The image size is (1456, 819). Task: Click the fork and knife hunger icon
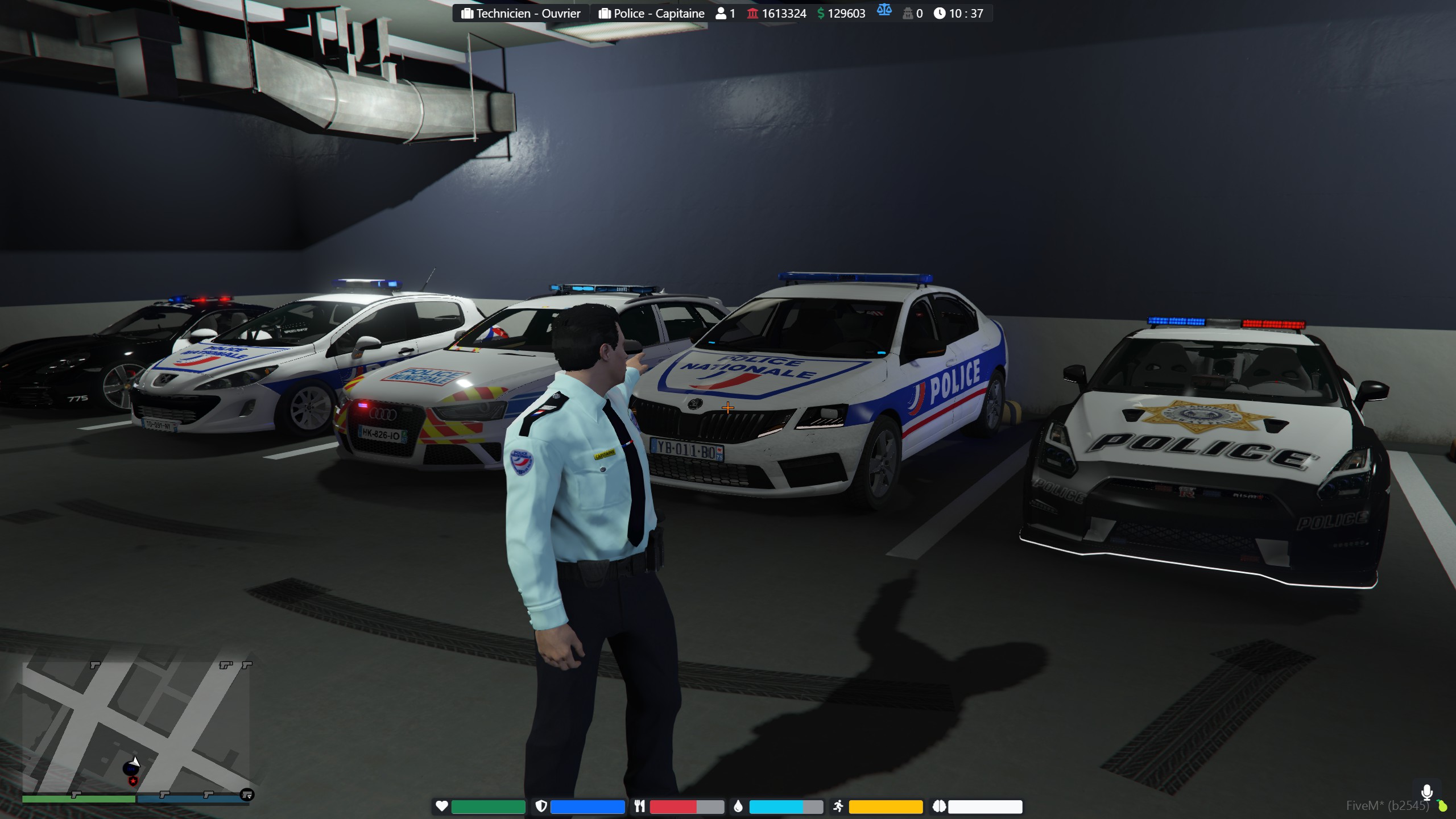640,806
